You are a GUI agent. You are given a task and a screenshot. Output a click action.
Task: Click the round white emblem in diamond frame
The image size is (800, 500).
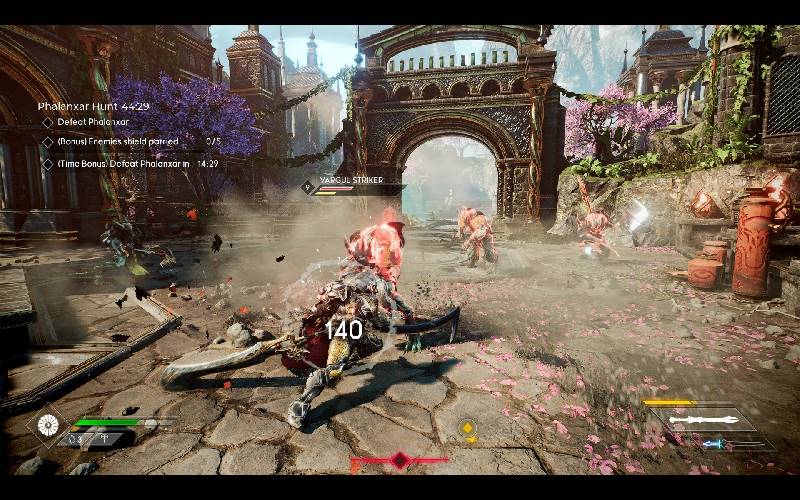point(46,423)
